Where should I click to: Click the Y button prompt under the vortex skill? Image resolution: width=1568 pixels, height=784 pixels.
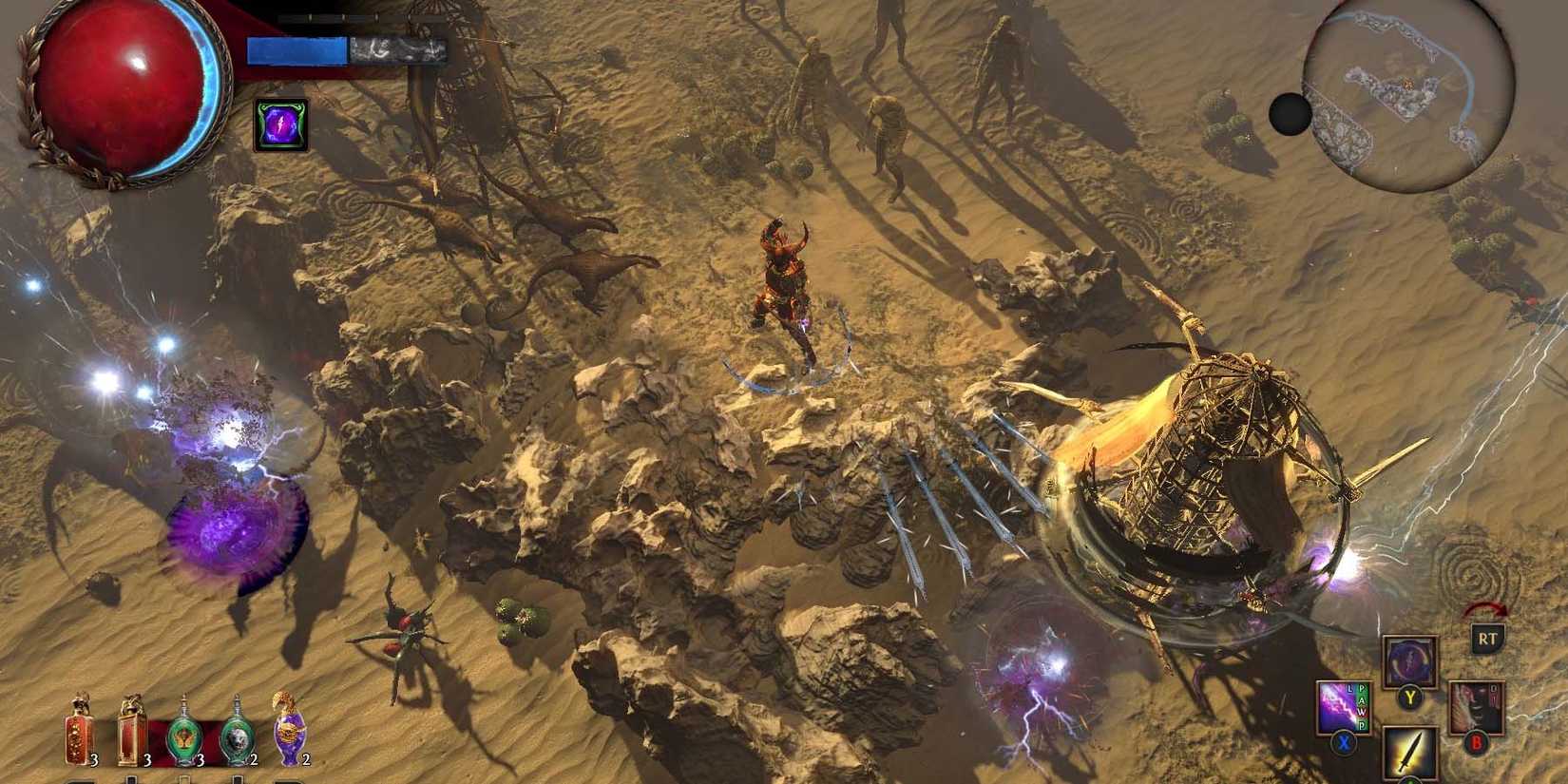coord(1409,697)
